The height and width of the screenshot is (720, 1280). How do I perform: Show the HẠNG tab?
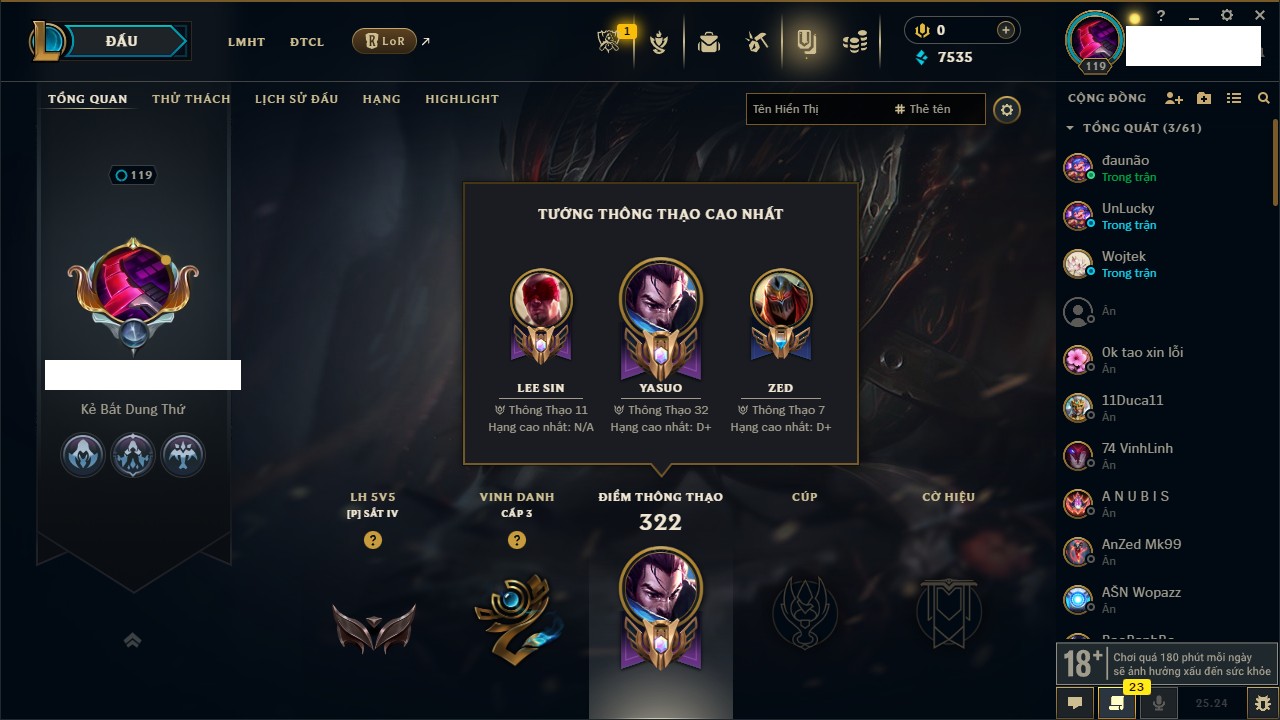point(381,99)
